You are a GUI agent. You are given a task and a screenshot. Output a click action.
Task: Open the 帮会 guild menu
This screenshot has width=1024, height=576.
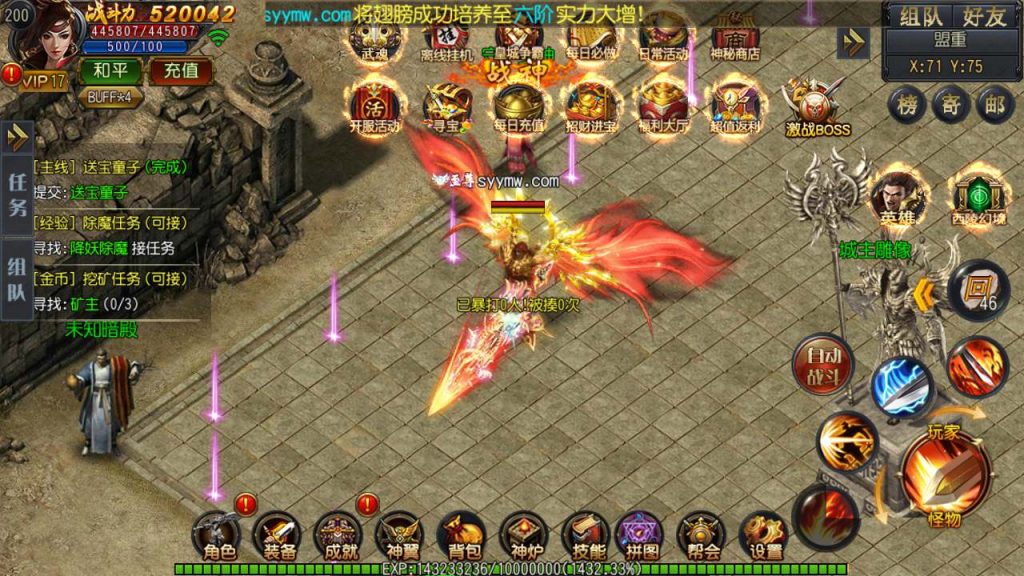coord(702,537)
